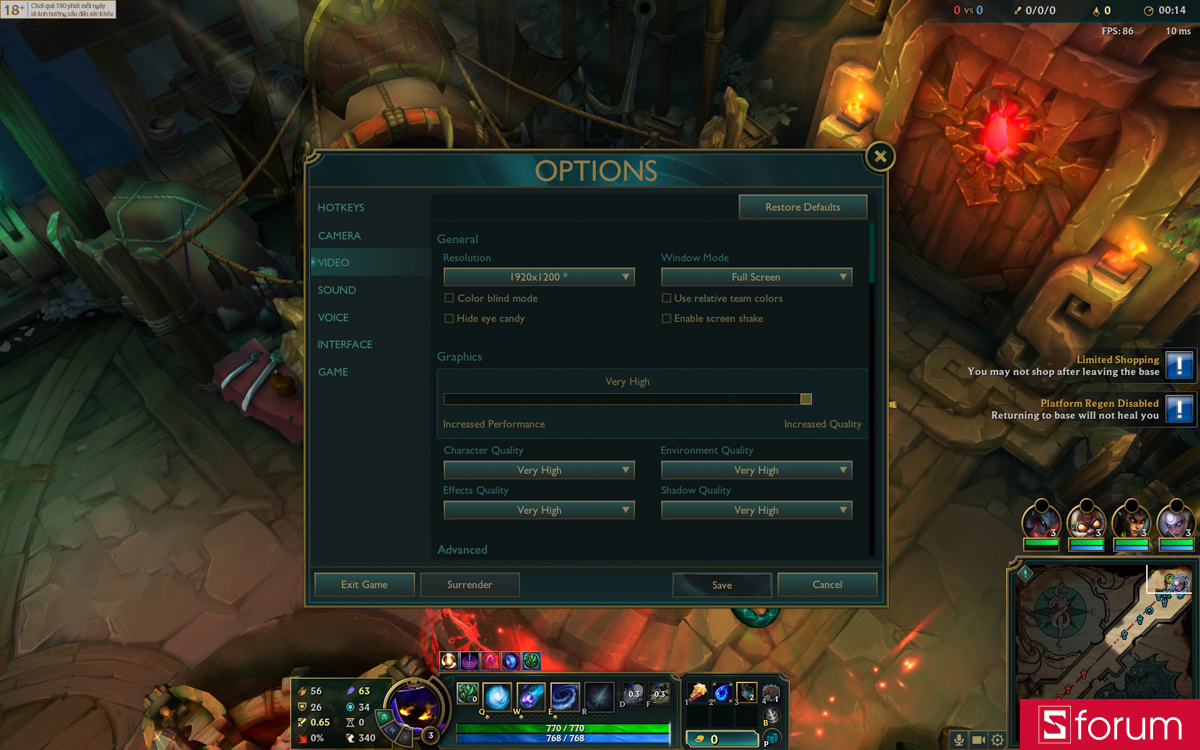Viewport: 1200px width, 750px height.
Task: Save the video options
Action: tap(722, 585)
